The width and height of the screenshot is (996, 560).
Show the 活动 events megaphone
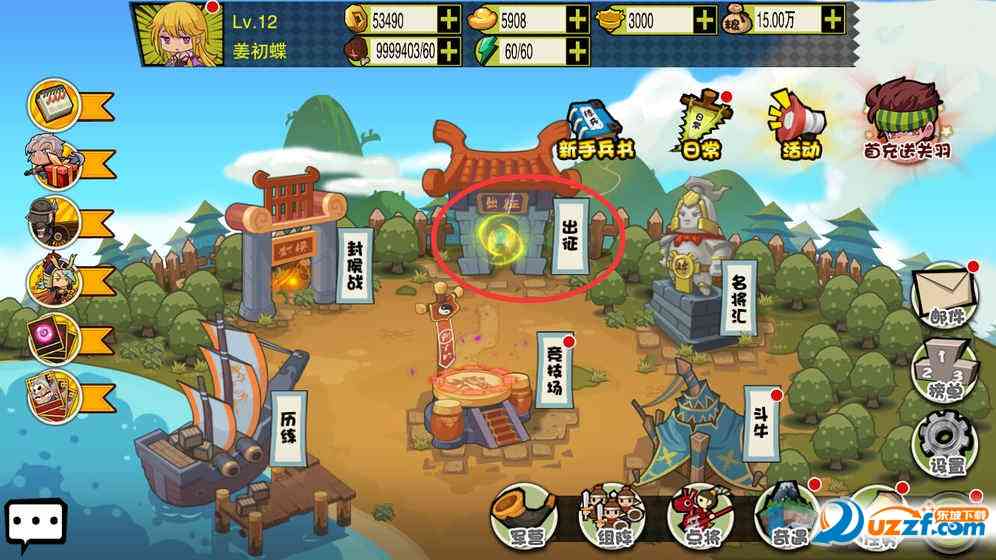[796, 126]
